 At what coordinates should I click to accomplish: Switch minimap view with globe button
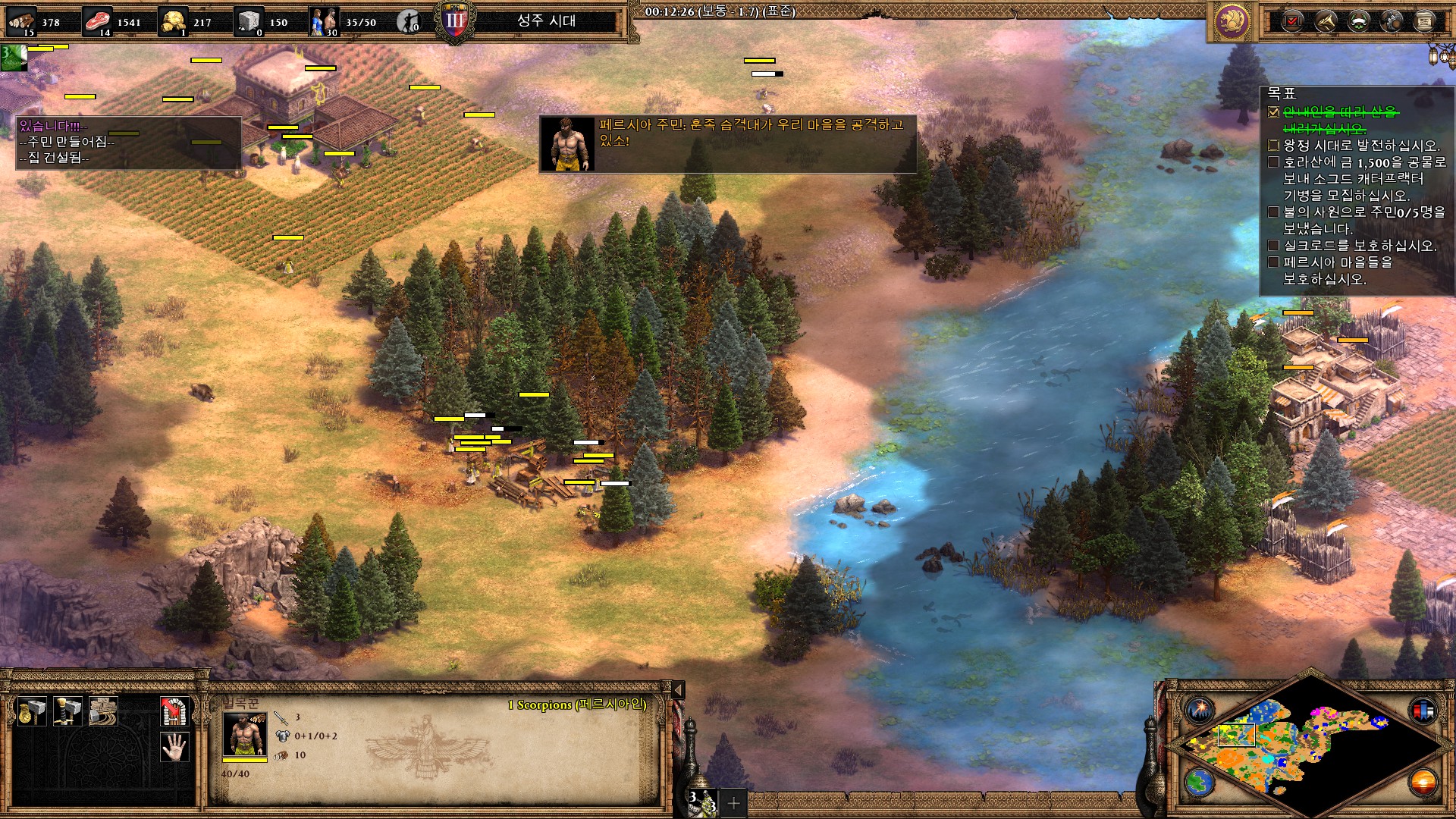[1200, 782]
